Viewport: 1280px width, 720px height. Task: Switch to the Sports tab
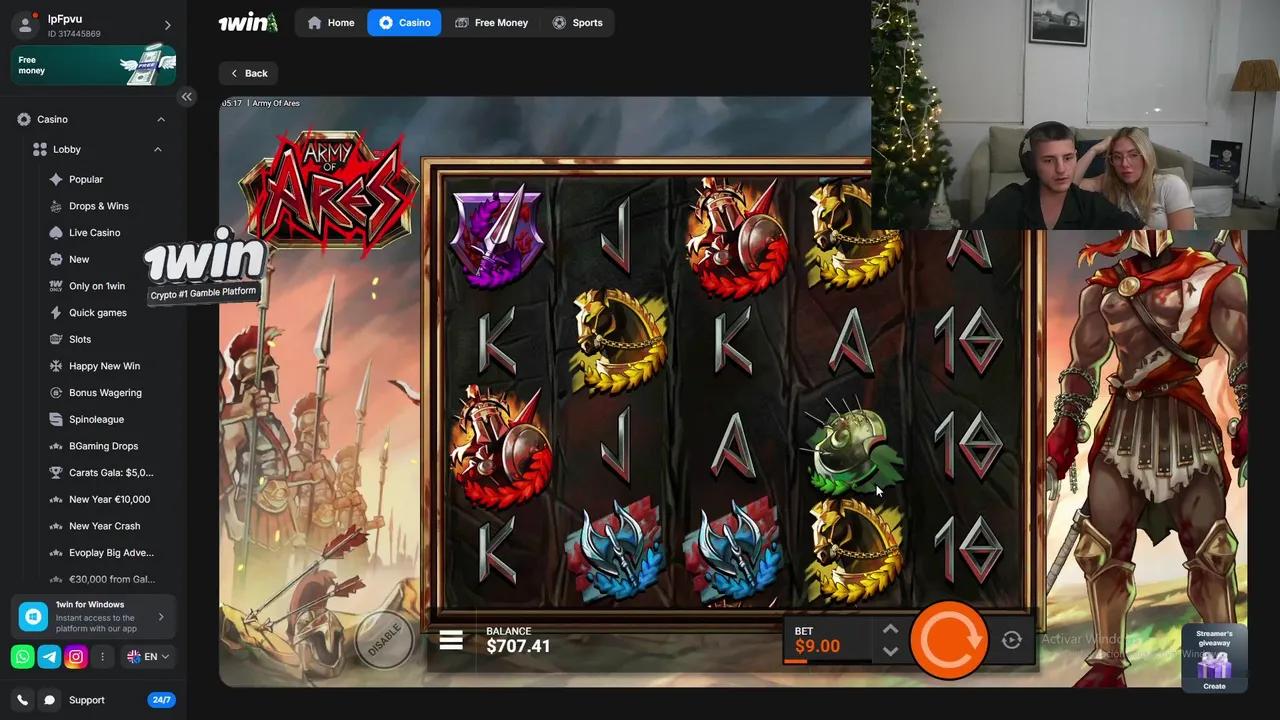click(x=579, y=22)
